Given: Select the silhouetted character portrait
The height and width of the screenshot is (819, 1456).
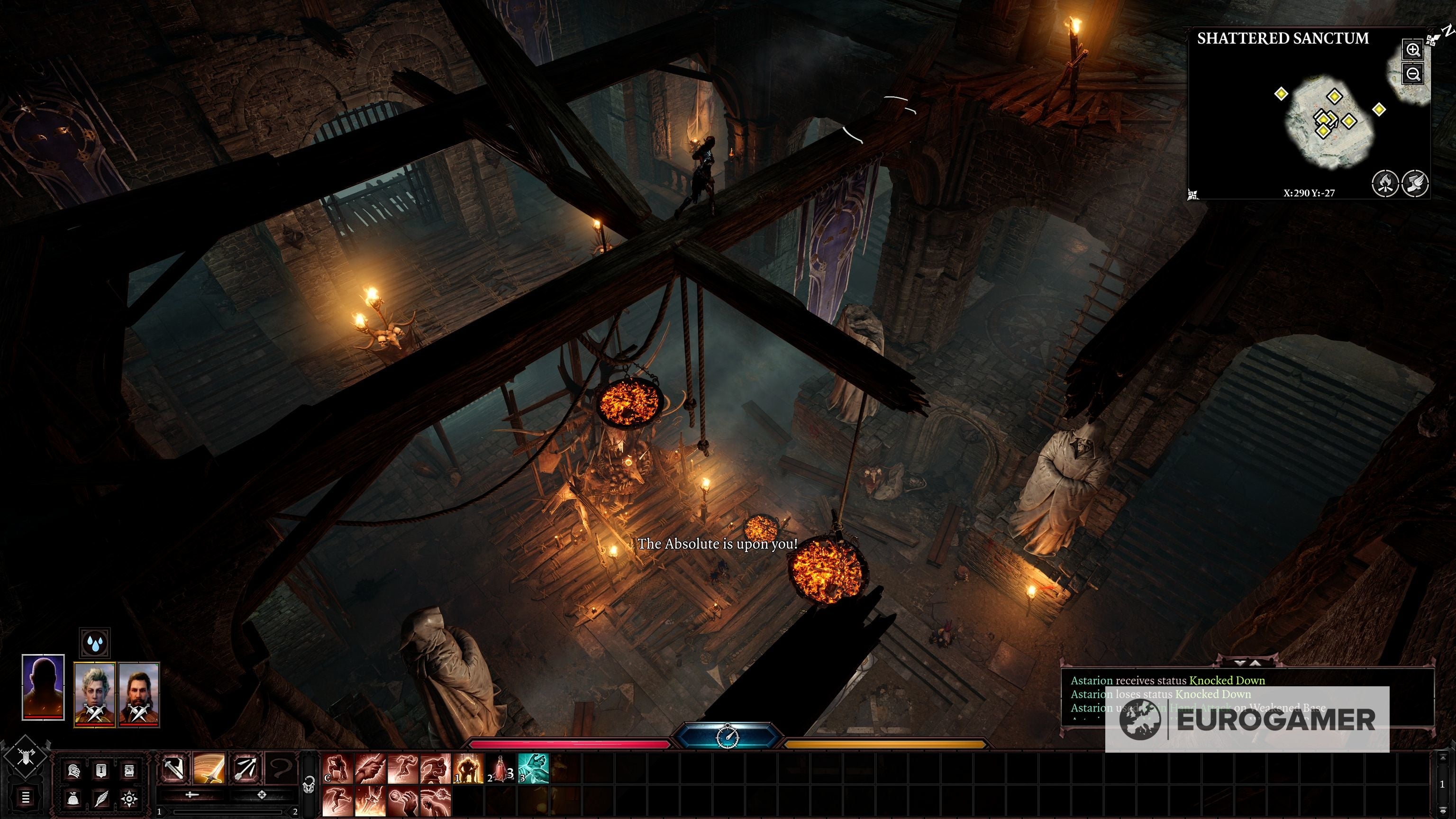Looking at the screenshot, I should 43,687.
